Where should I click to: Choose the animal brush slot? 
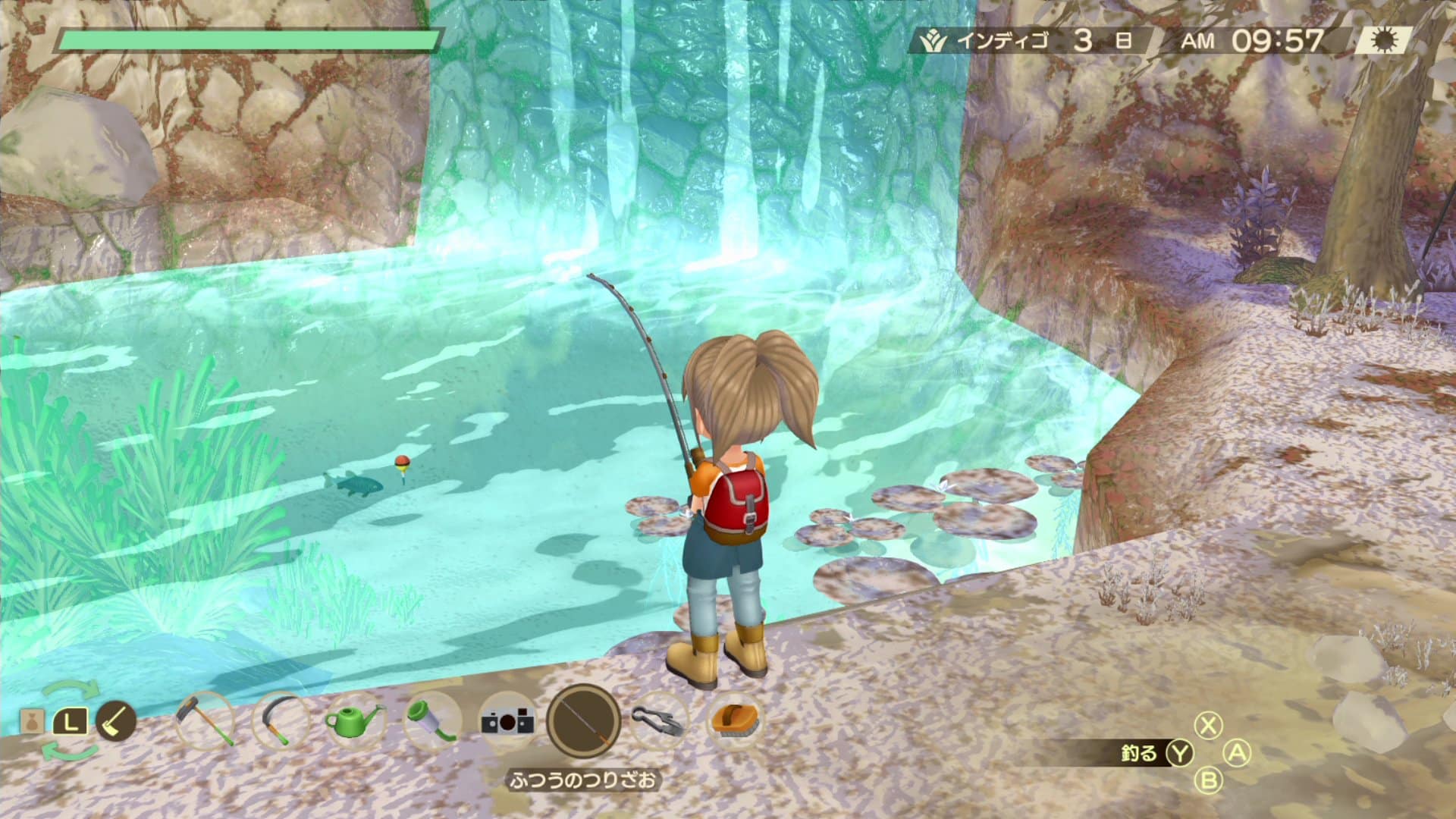(733, 720)
